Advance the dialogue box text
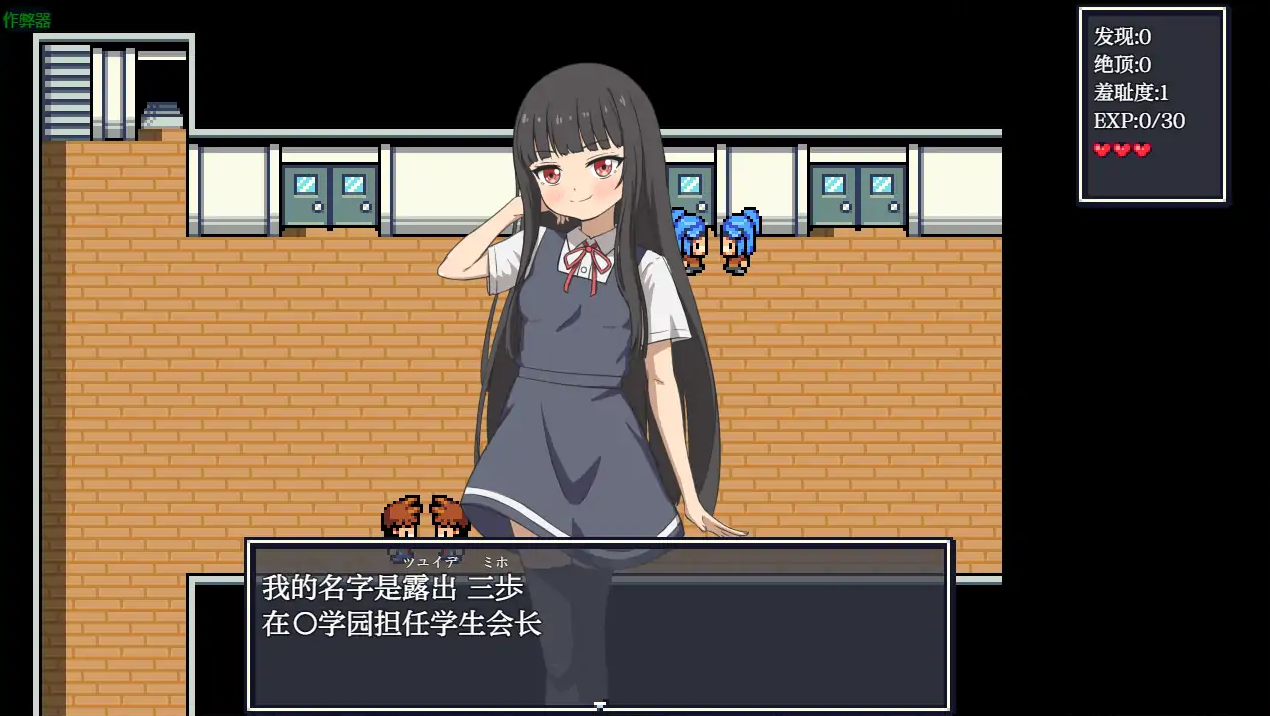 coord(598,625)
